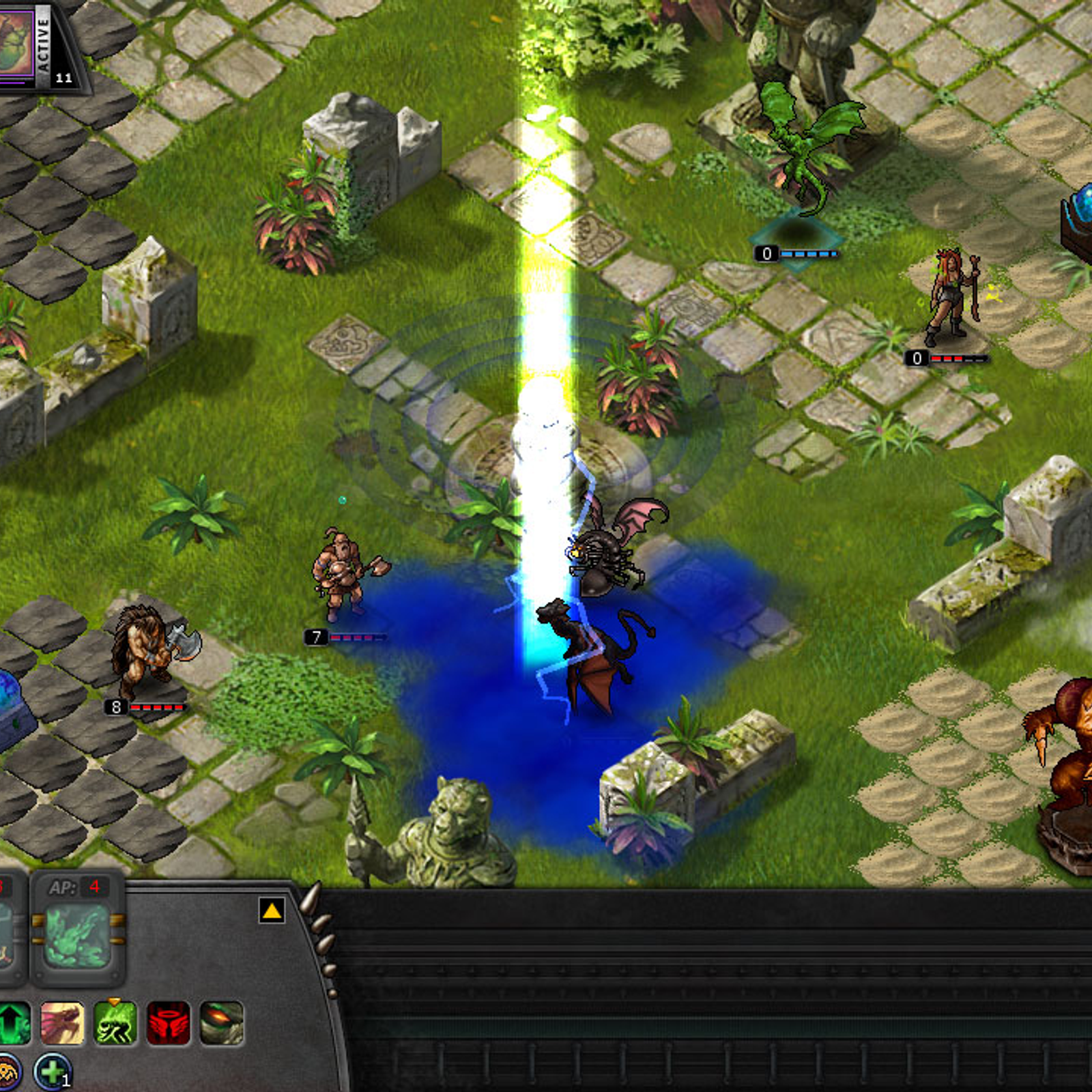This screenshot has width=1092, height=1092.
Task: Select the active unit portrait
Action: click(16, 42)
